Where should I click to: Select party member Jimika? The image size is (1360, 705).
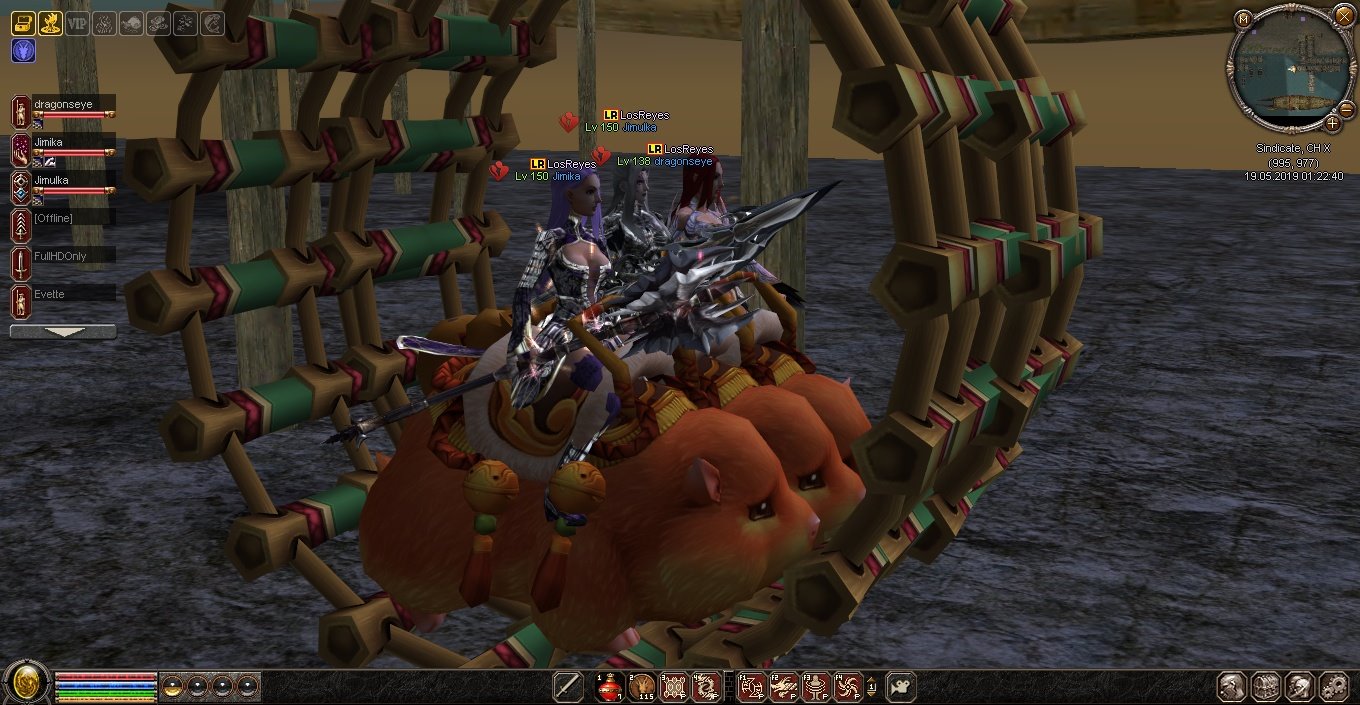[x=62, y=143]
